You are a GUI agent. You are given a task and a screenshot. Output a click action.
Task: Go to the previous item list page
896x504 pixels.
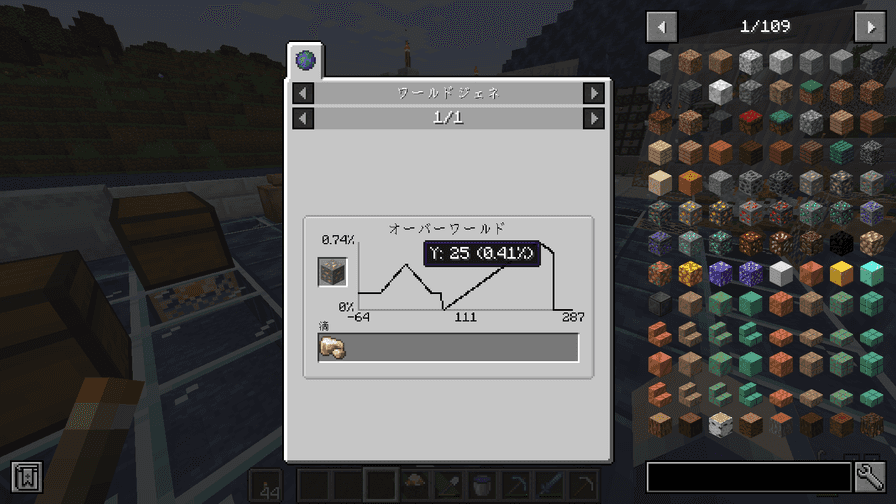click(661, 27)
